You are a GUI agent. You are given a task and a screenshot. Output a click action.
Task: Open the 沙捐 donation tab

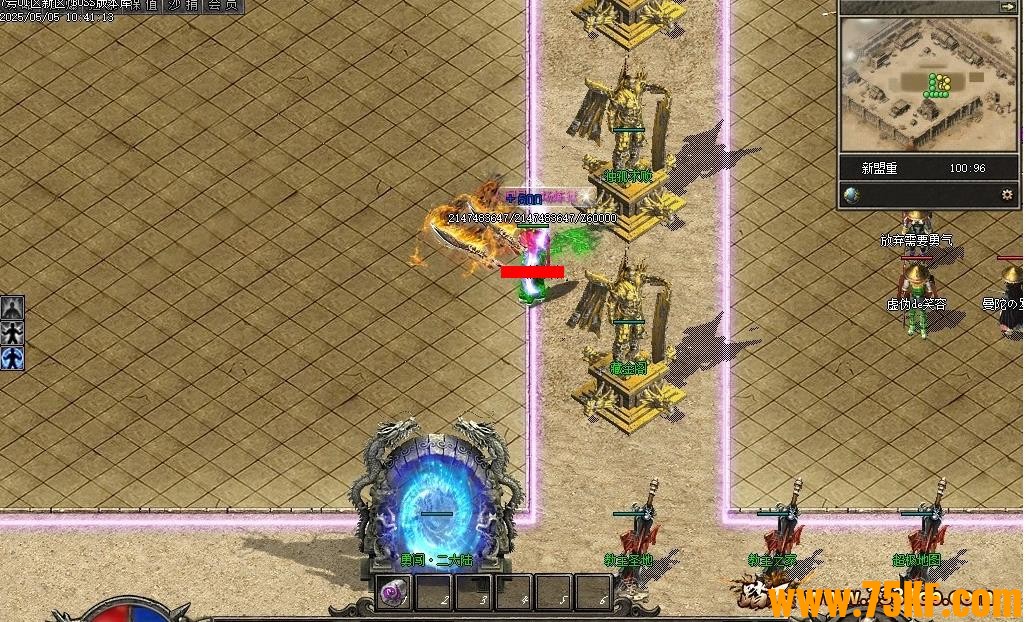(183, 6)
